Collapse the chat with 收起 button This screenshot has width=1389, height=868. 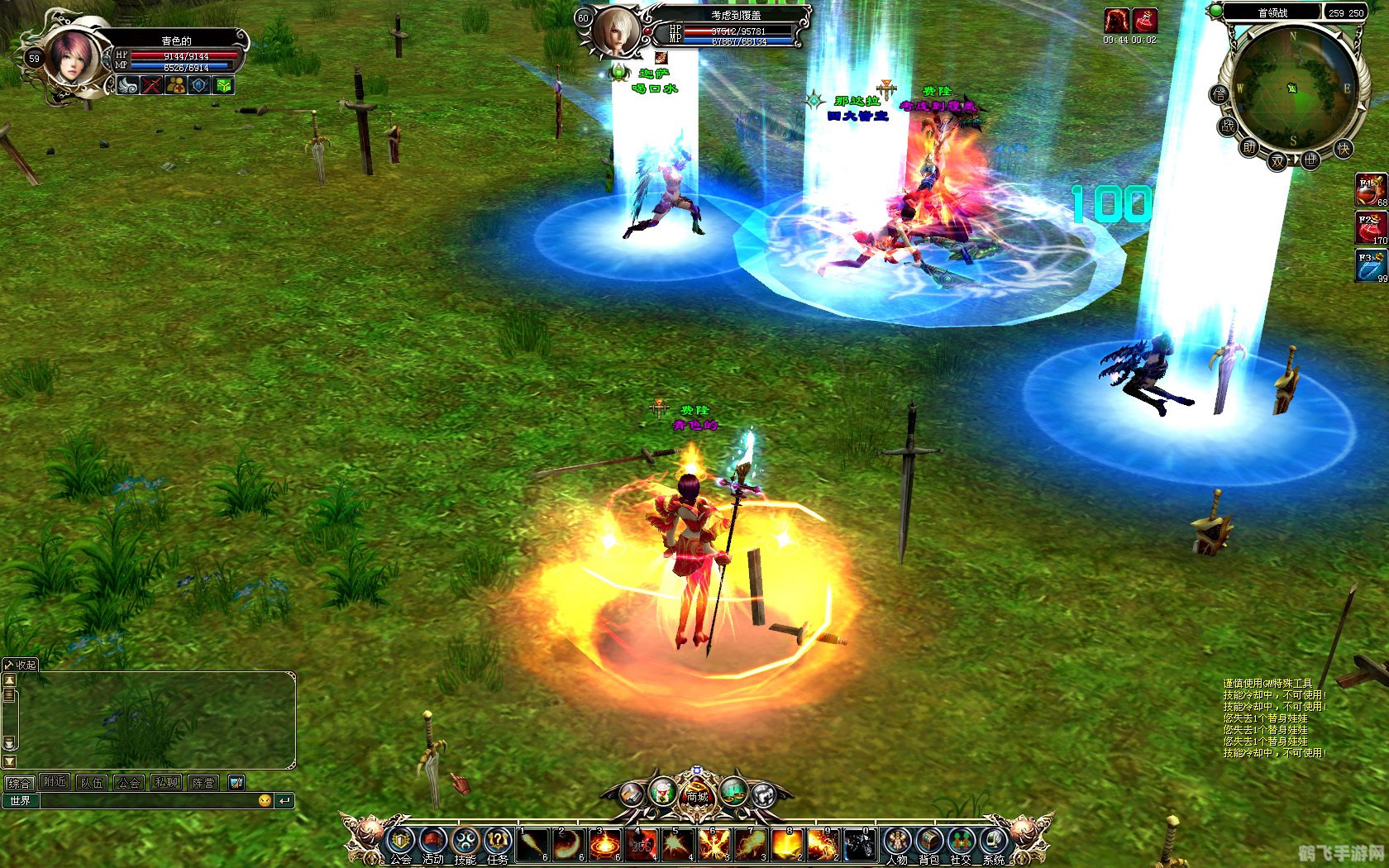(x=21, y=665)
